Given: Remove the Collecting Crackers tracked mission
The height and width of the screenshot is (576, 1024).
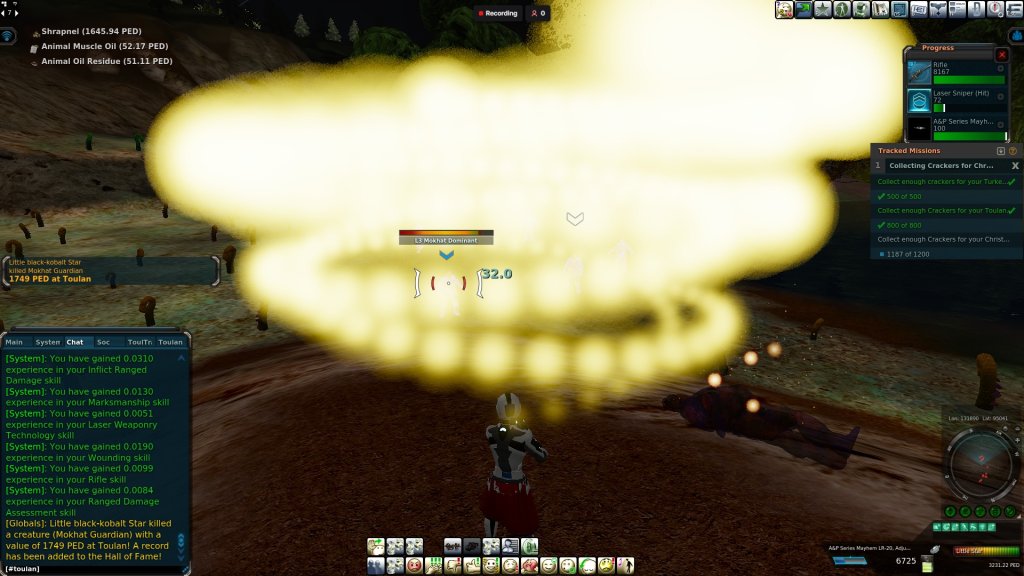Looking at the screenshot, I should 1015,166.
